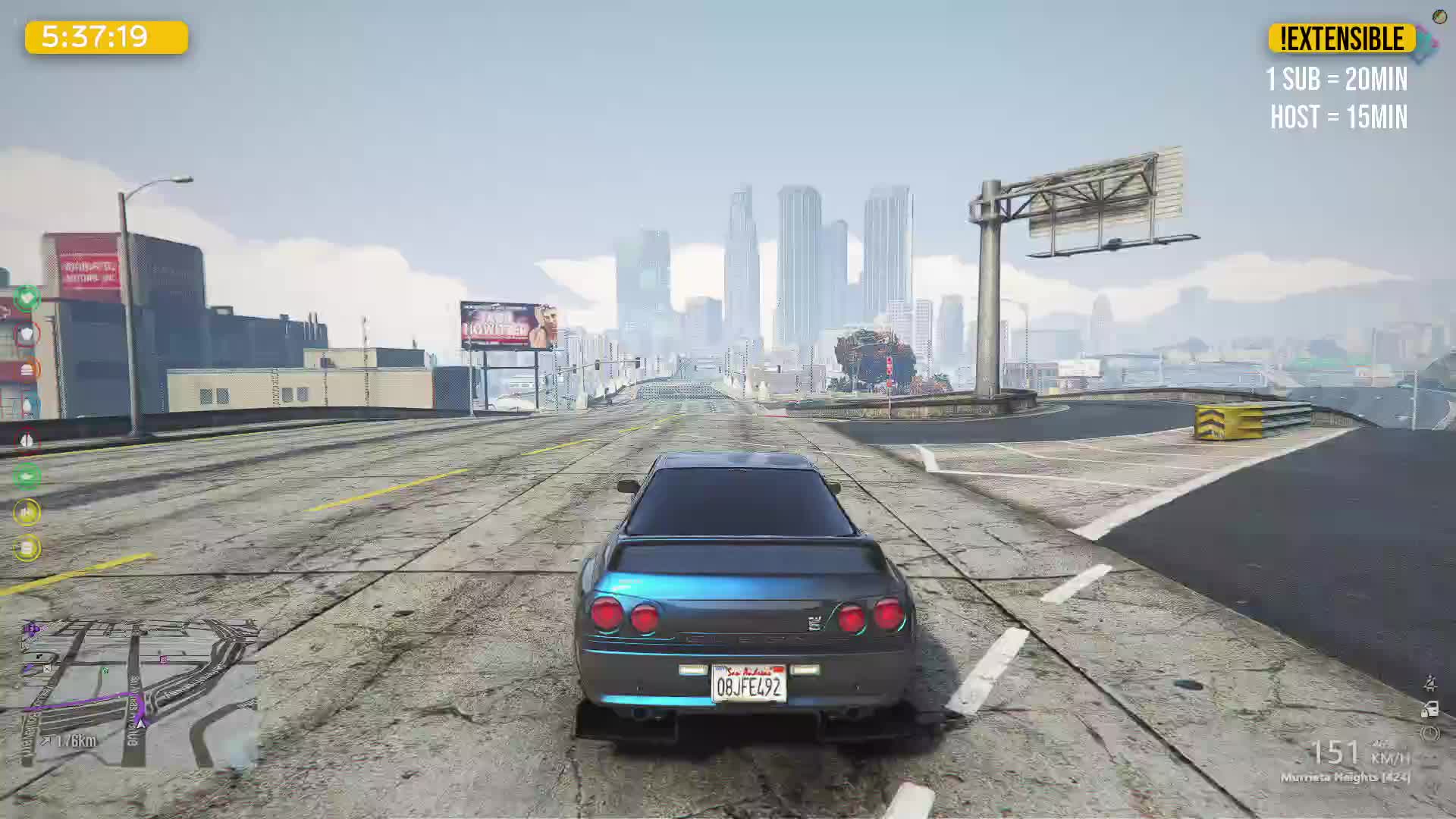Click the green marker on the minimap
Viewport: 1456px width, 819px height.
tap(105, 670)
